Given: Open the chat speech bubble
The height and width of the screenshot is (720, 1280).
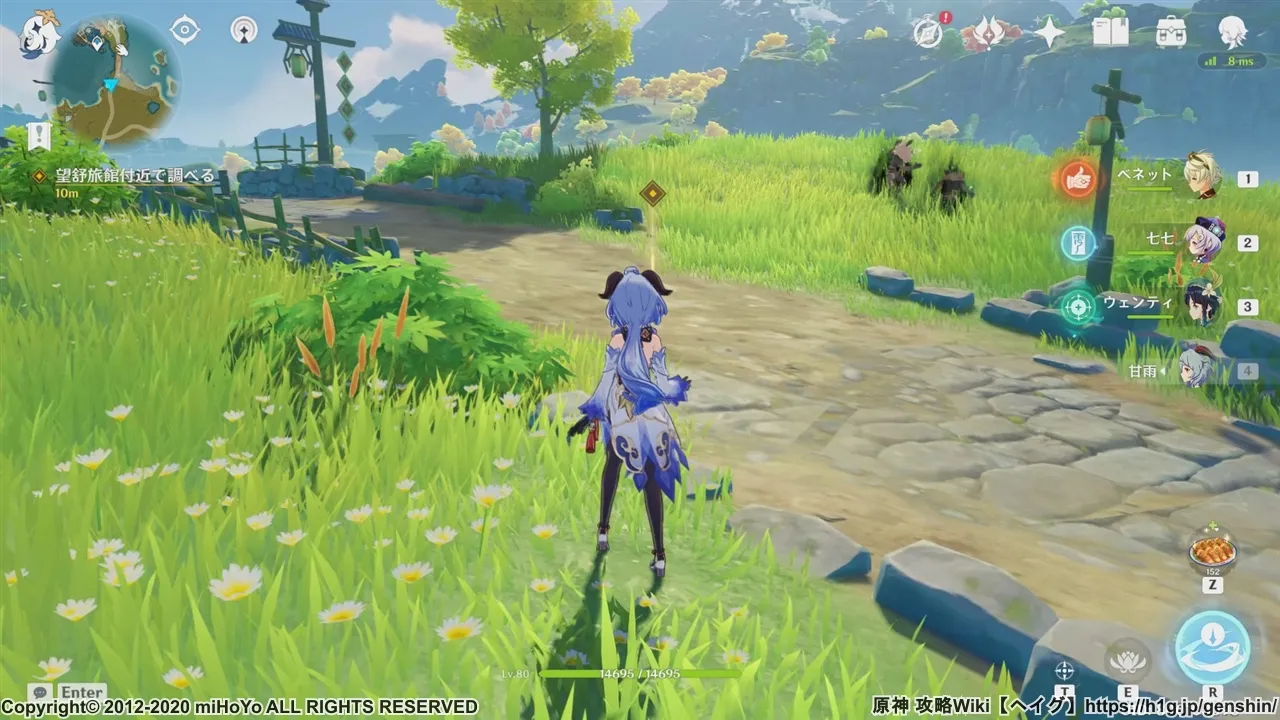Looking at the screenshot, I should tap(40, 692).
